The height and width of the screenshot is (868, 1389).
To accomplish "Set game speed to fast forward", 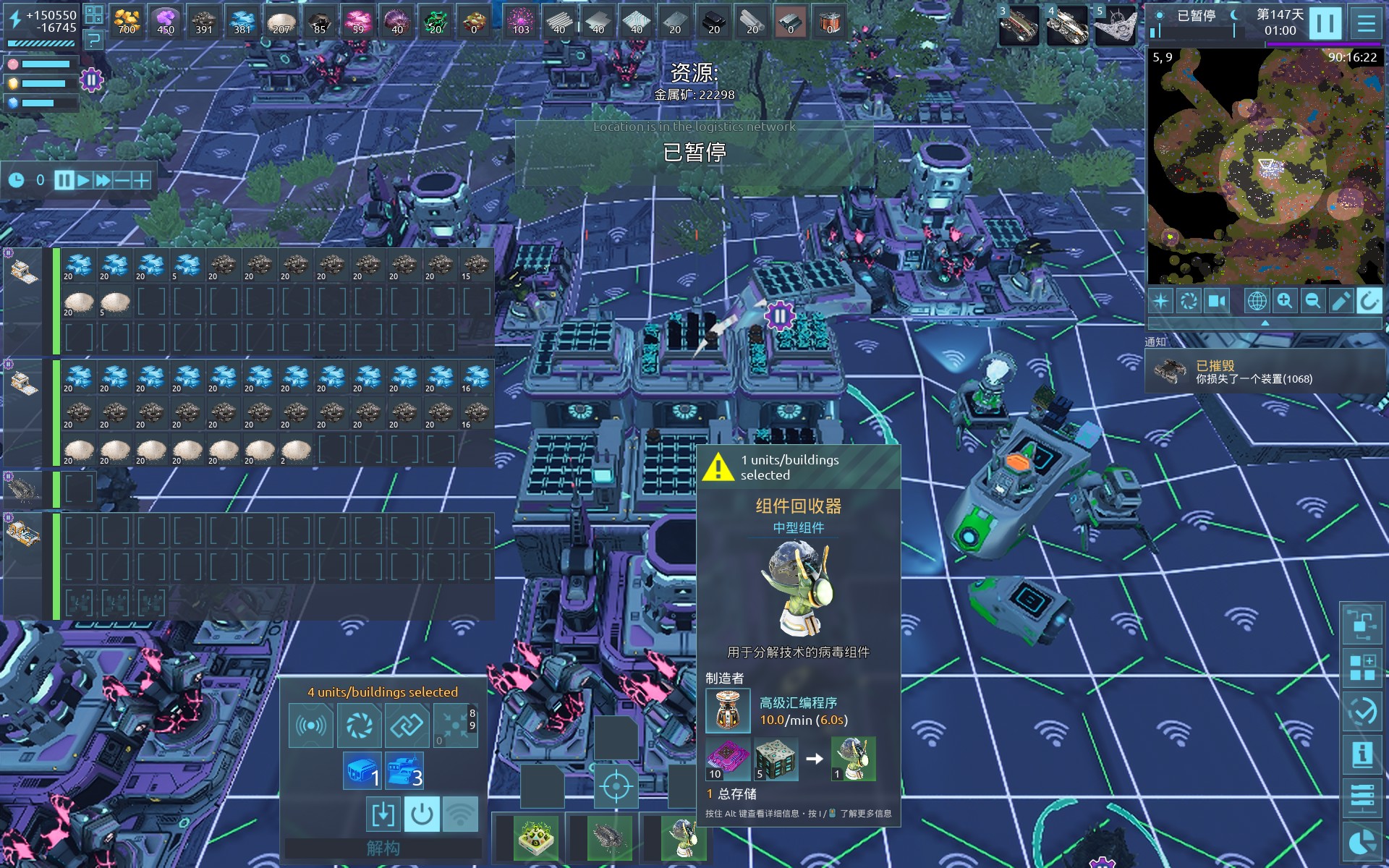I will 103,180.
